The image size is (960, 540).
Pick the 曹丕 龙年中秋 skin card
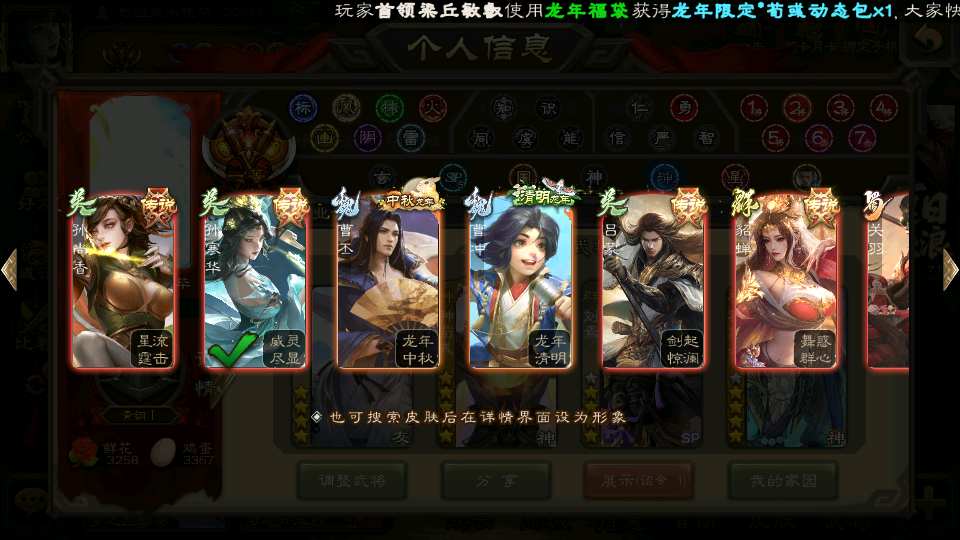coord(388,281)
